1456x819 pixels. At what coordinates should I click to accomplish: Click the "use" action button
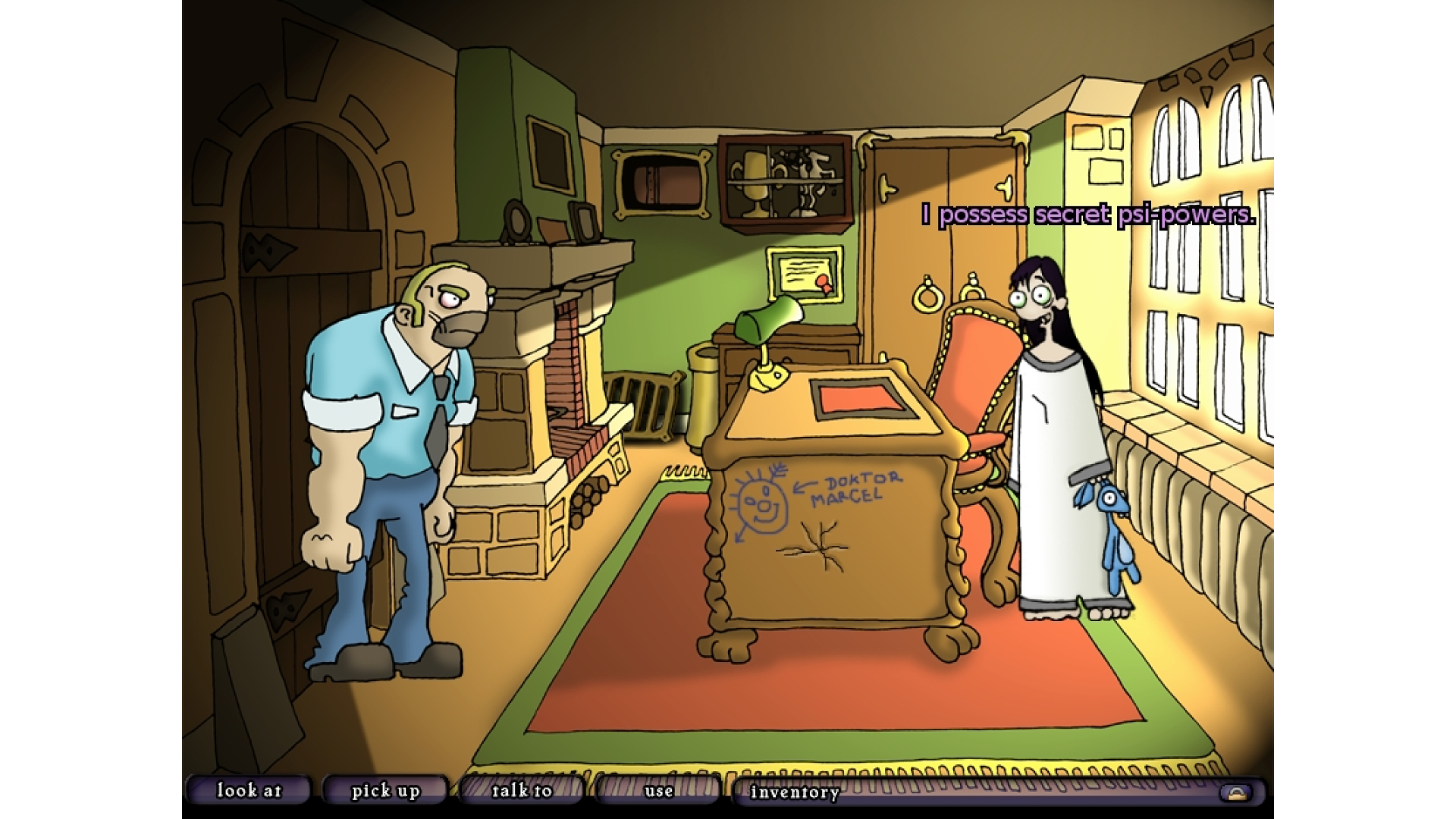pyautogui.click(x=658, y=791)
